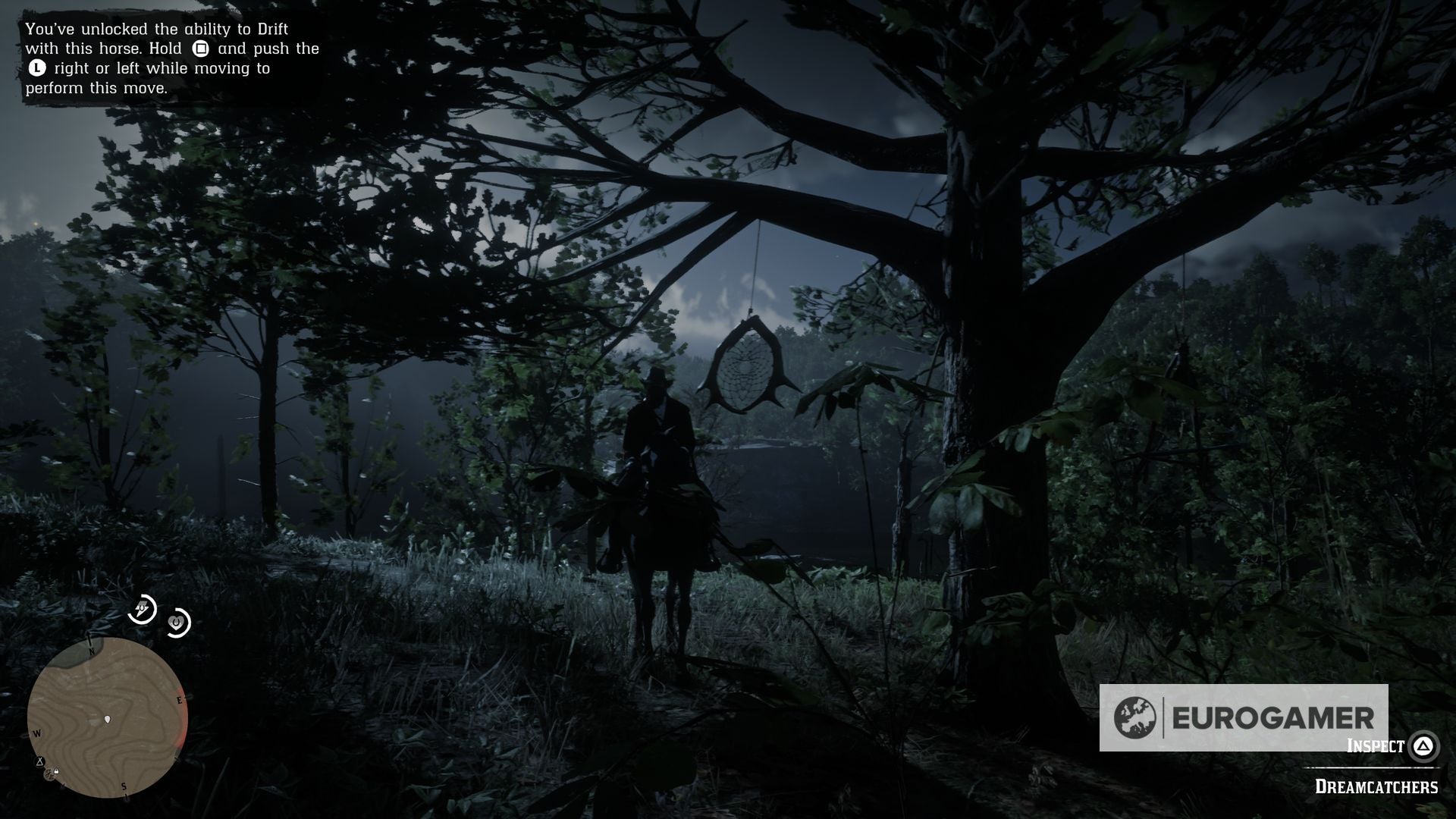Click the S compass marker on the minimap
Image resolution: width=1456 pixels, height=819 pixels.
124,787
